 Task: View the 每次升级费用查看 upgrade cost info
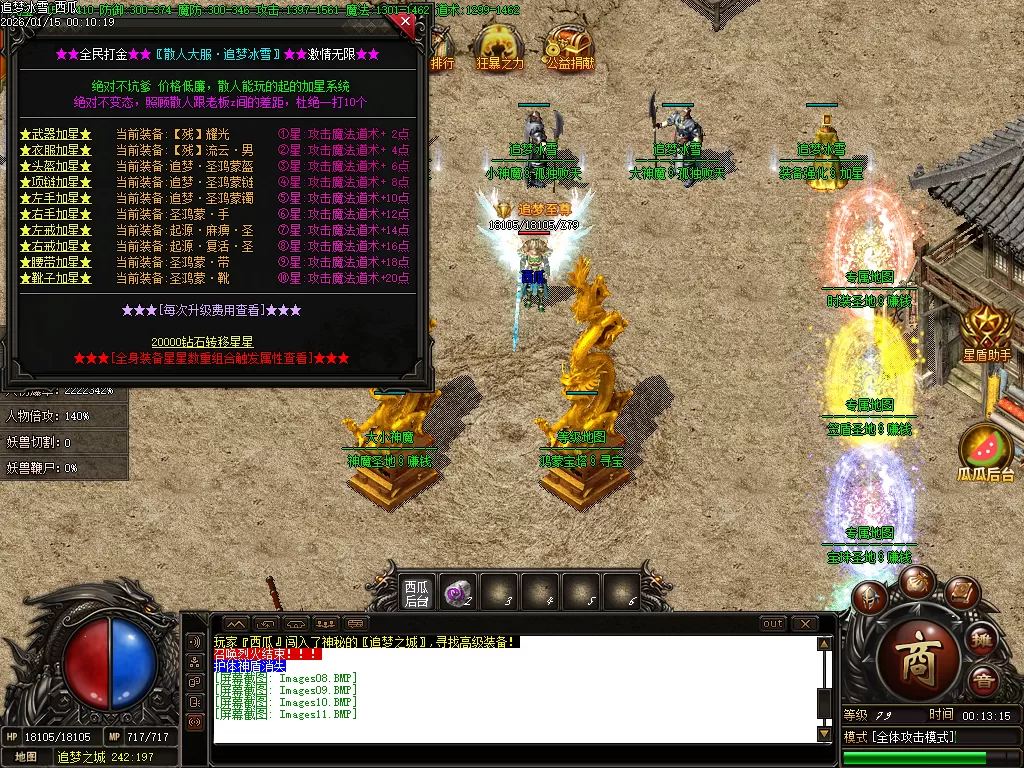coord(211,310)
